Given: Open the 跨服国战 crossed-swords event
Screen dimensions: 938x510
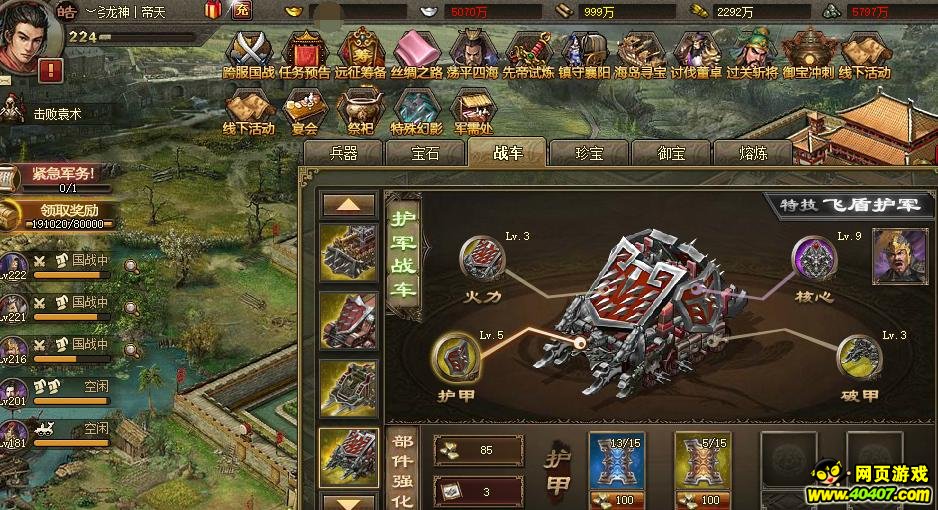Looking at the screenshot, I should point(249,50).
